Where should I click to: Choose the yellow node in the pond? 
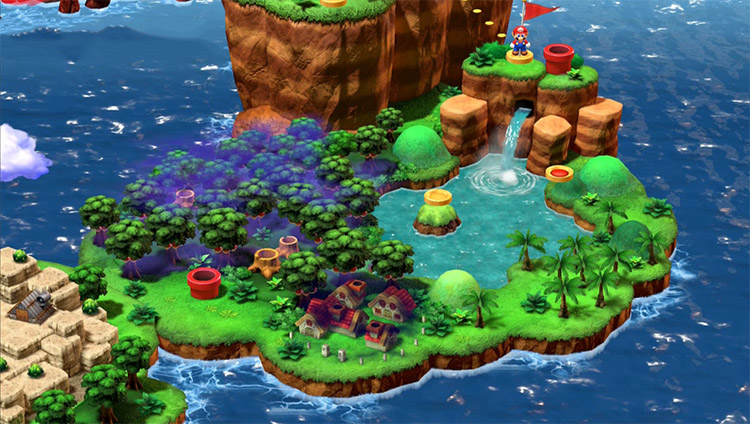pyautogui.click(x=437, y=197)
